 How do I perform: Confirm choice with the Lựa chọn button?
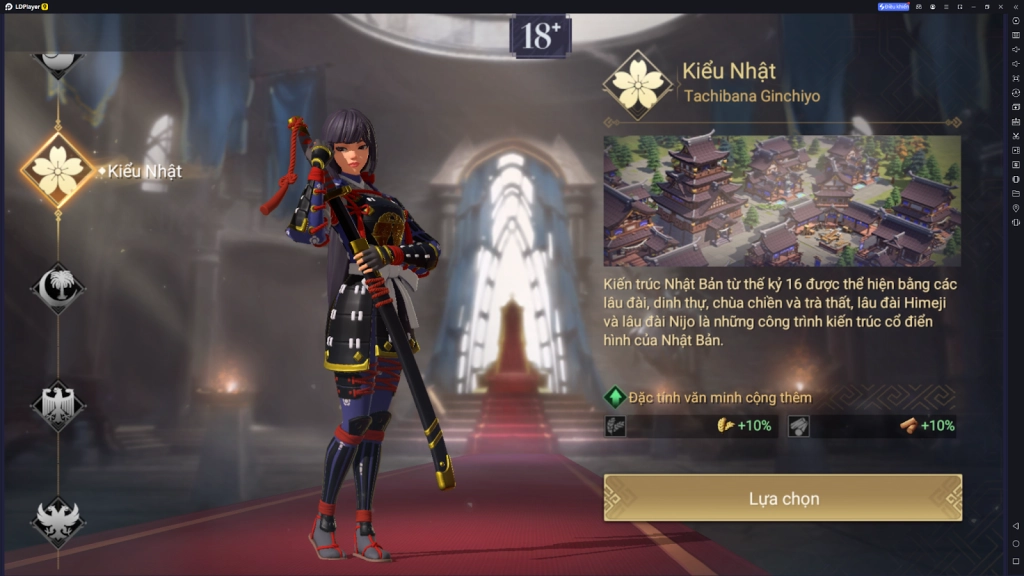coord(783,498)
